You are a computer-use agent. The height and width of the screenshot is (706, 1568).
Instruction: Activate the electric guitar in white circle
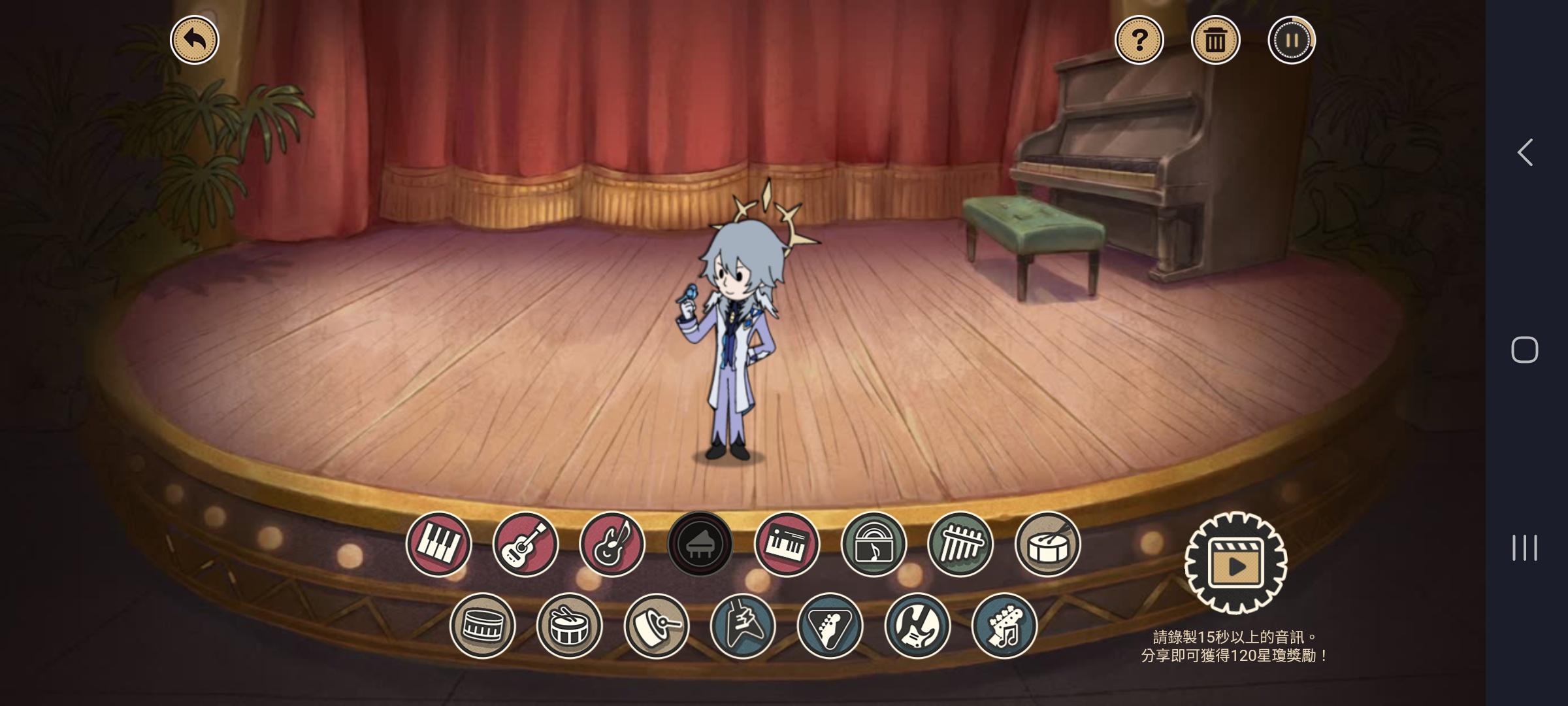click(x=917, y=626)
